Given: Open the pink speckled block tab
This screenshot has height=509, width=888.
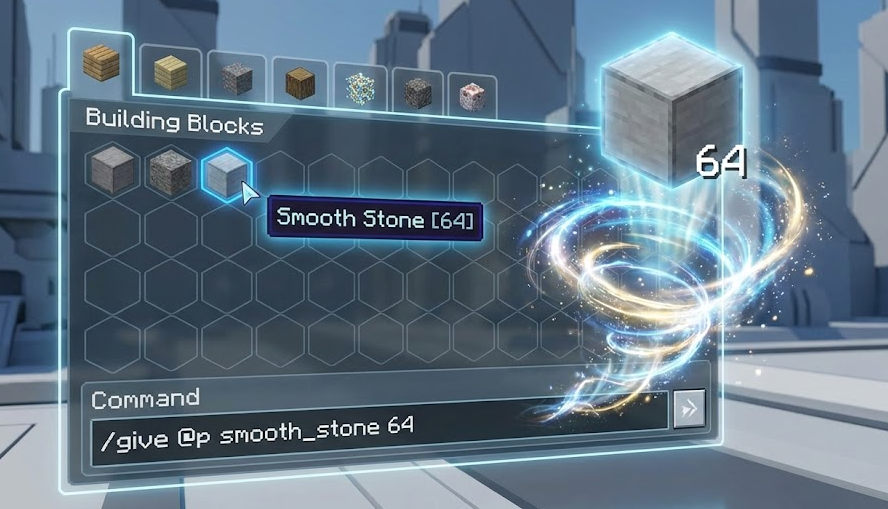Looking at the screenshot, I should 472,96.
